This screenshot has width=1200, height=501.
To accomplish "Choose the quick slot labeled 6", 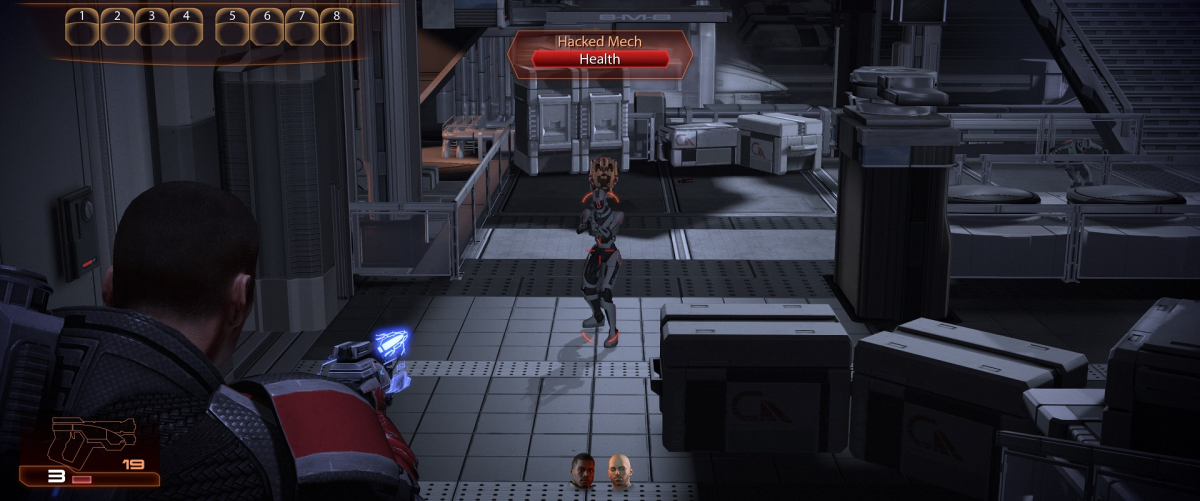I will click(x=267, y=28).
